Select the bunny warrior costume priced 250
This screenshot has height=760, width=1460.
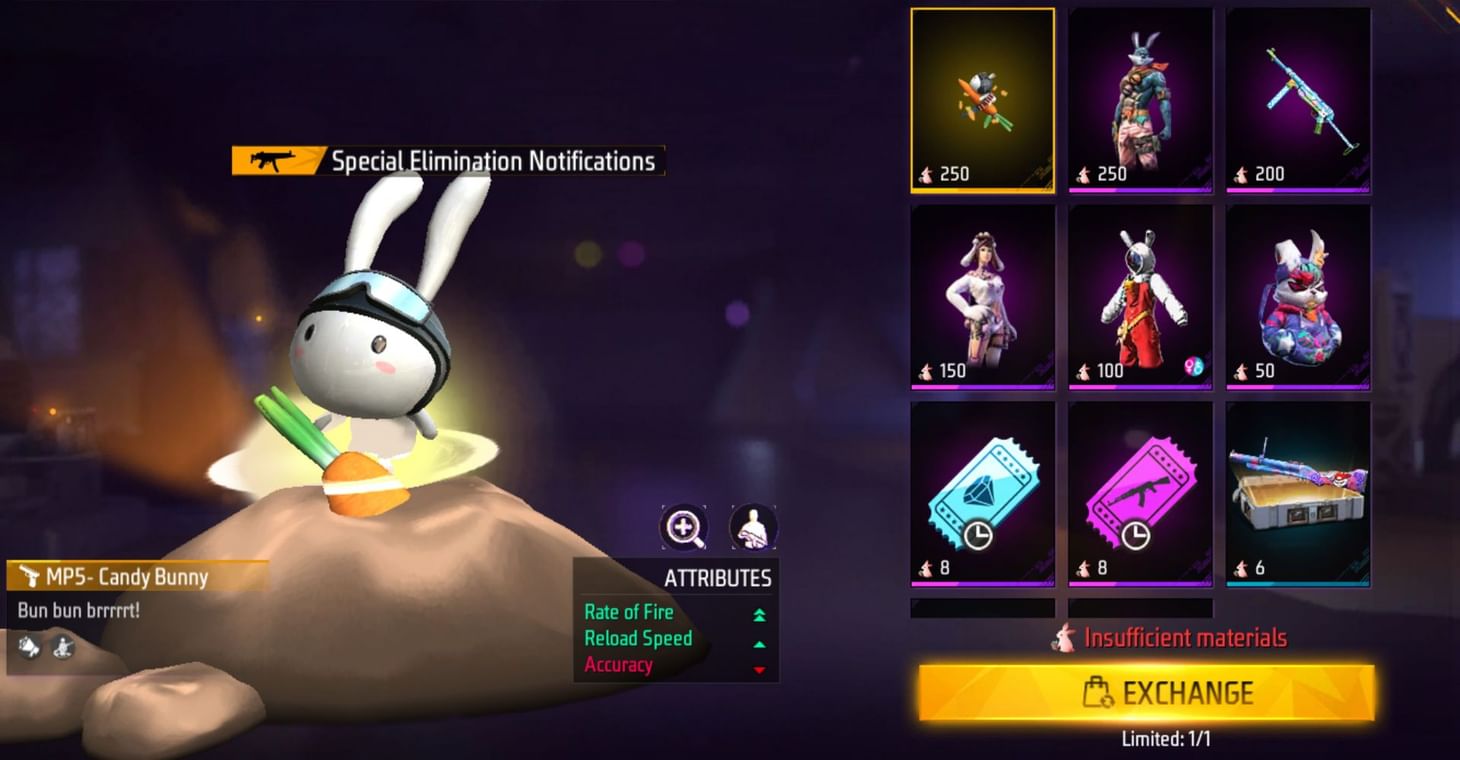coord(1140,97)
